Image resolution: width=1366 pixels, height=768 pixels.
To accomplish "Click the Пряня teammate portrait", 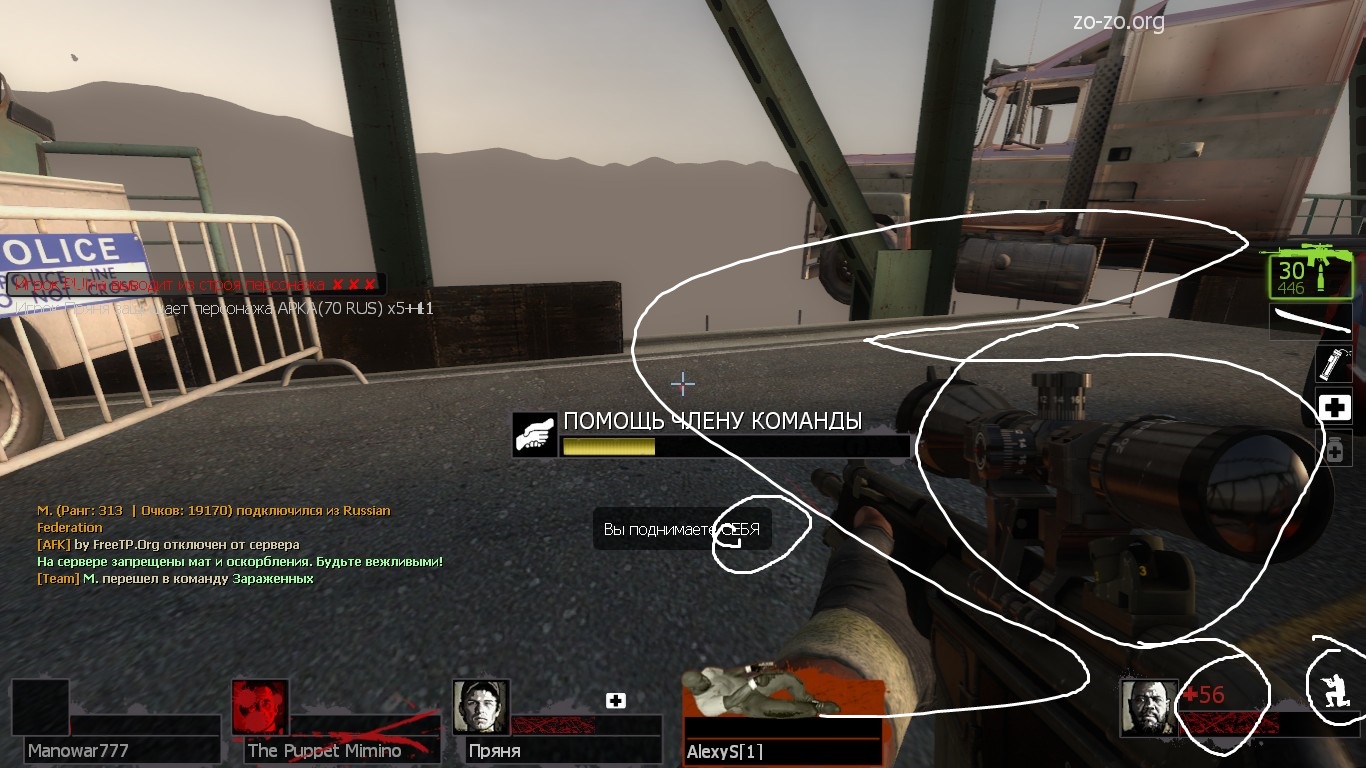I will (x=481, y=707).
